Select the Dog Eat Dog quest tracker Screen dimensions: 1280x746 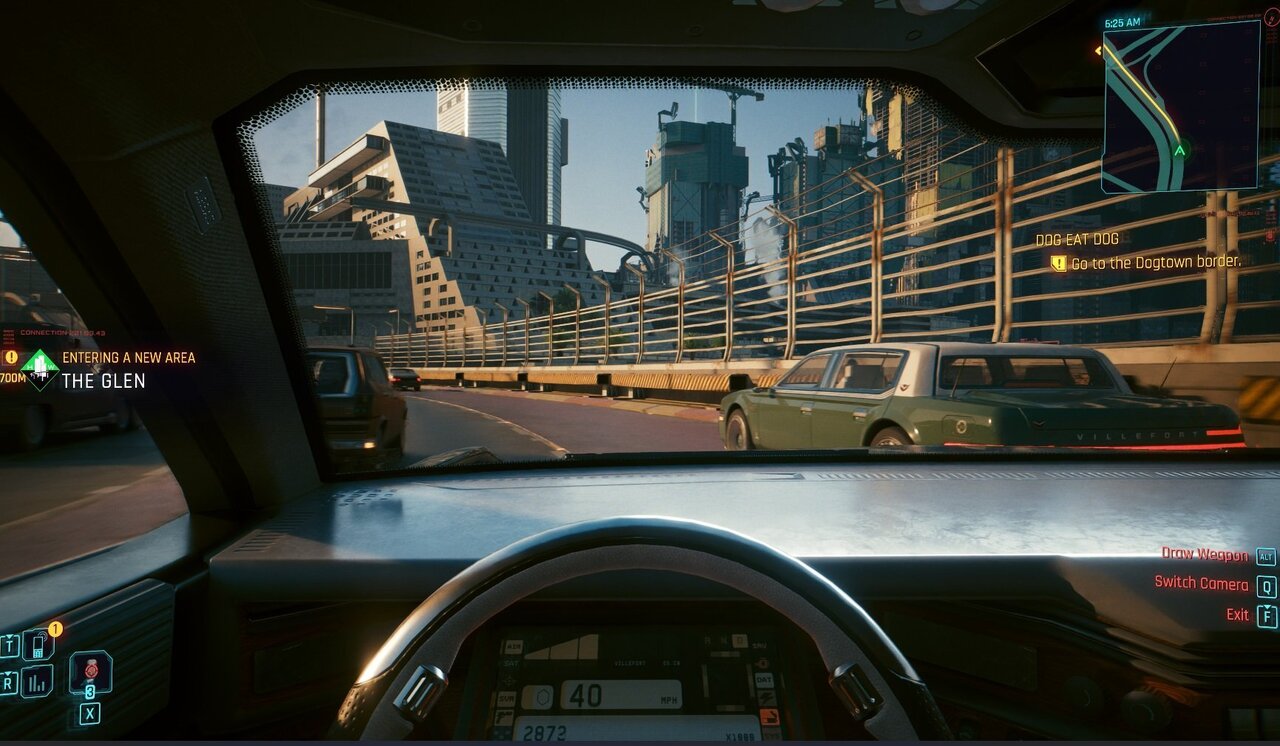tap(1077, 239)
